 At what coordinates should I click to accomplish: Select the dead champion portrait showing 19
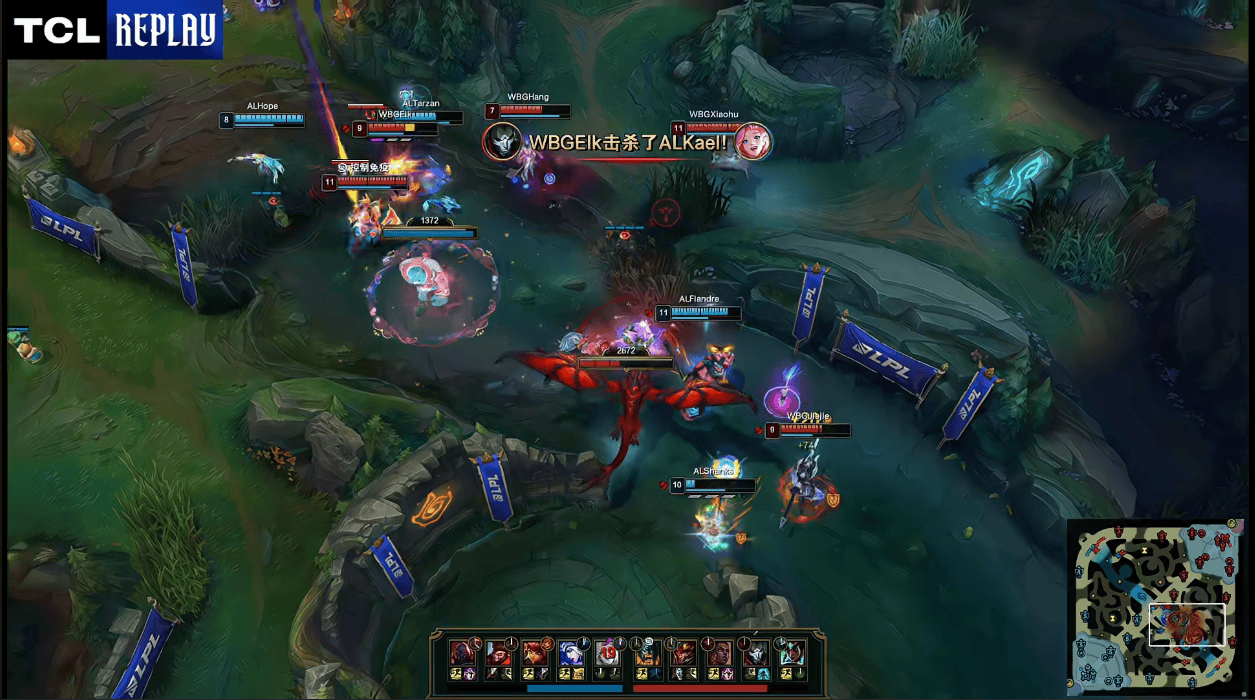[608, 653]
